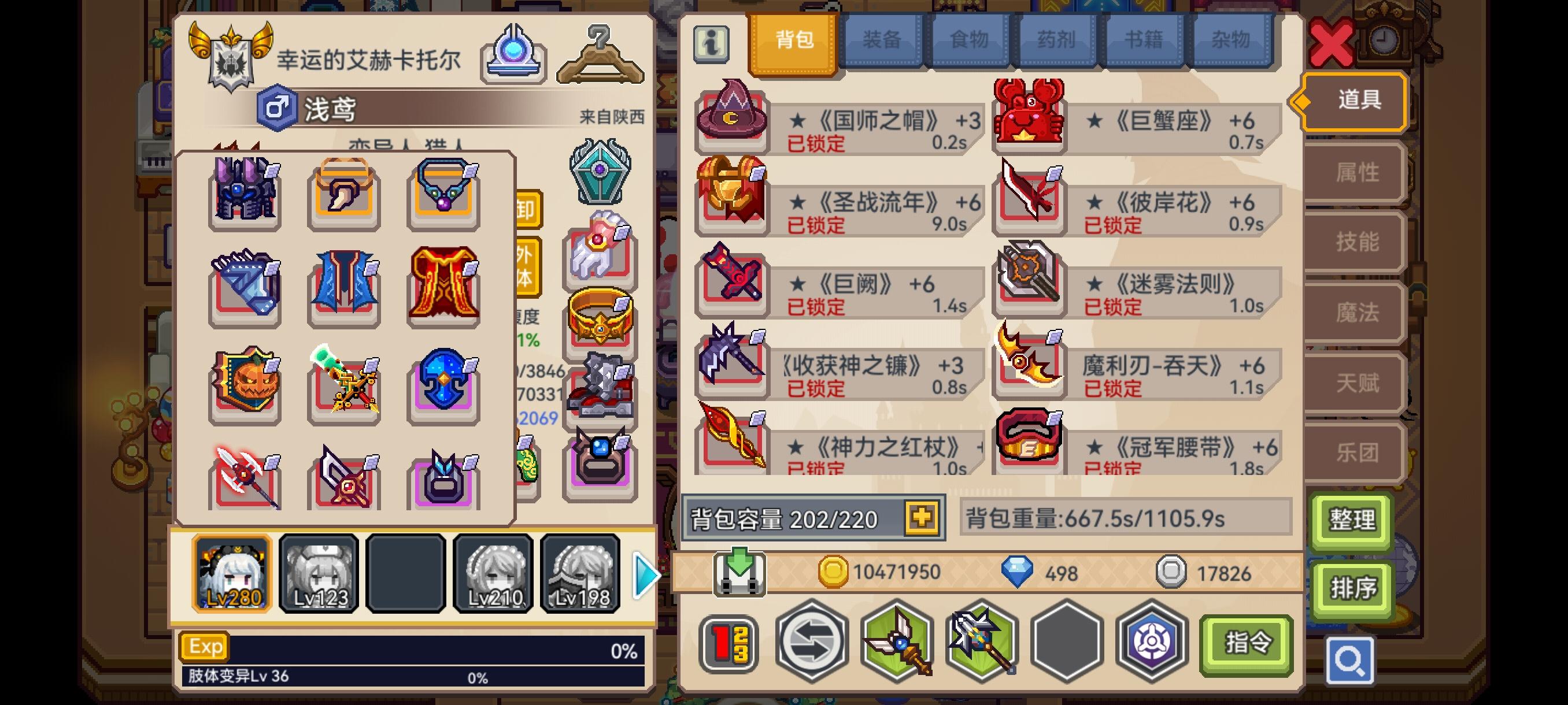Click the purple hexagon gear icon in bottom bar
Image resolution: width=1568 pixels, height=705 pixels.
(1151, 645)
